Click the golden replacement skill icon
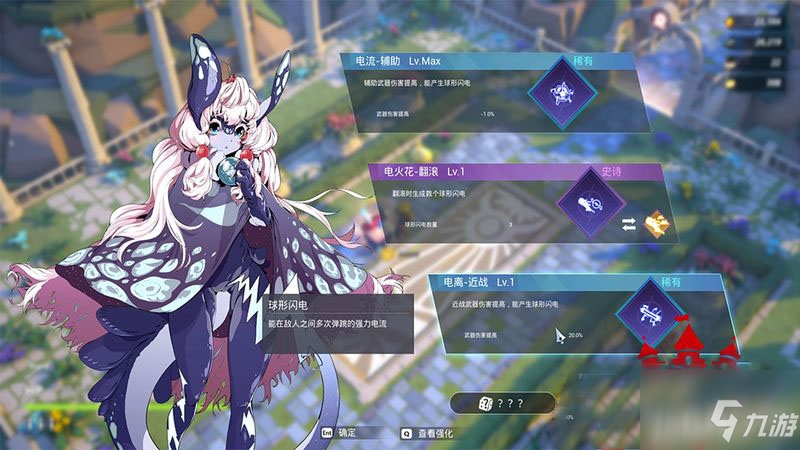The width and height of the screenshot is (800, 450). [656, 221]
